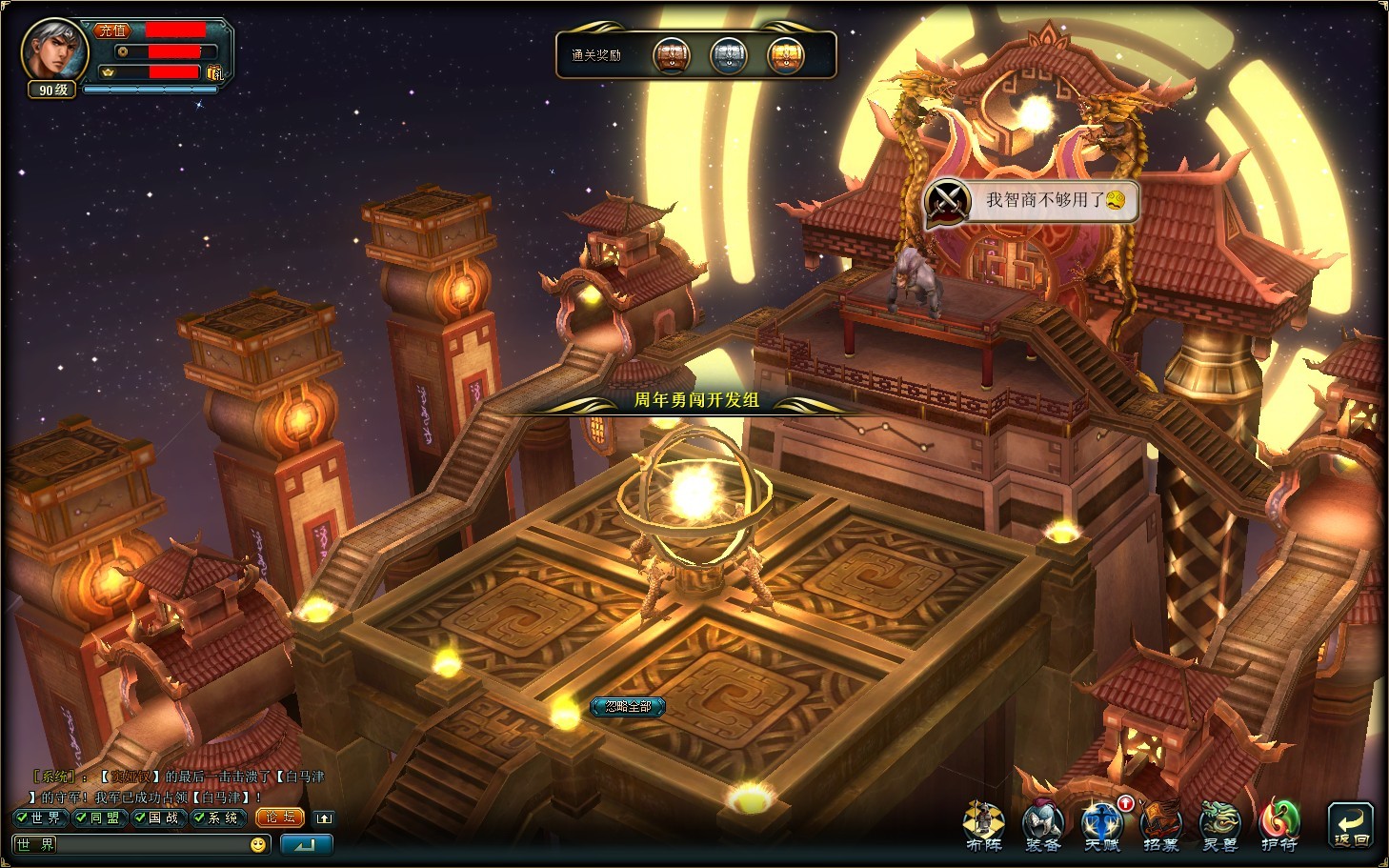
Task: Open the smiley emoji picker
Action: 258,844
